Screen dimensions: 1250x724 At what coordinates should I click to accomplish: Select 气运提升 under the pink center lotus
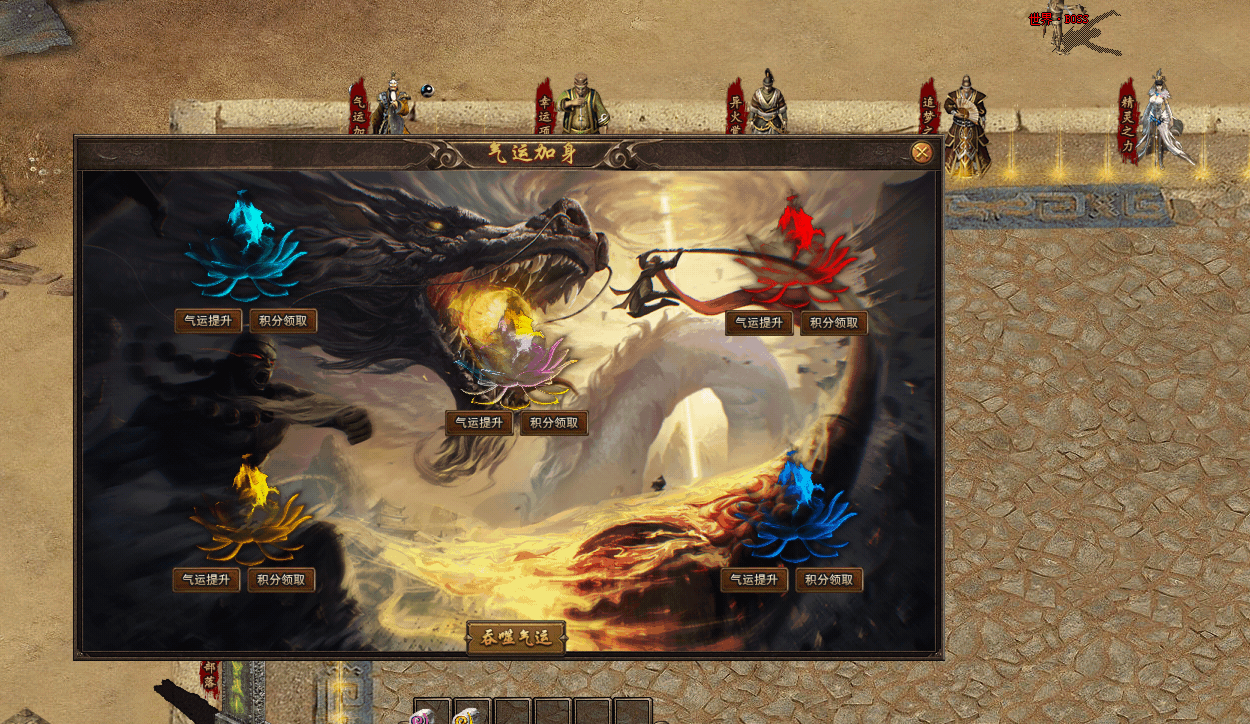click(480, 423)
